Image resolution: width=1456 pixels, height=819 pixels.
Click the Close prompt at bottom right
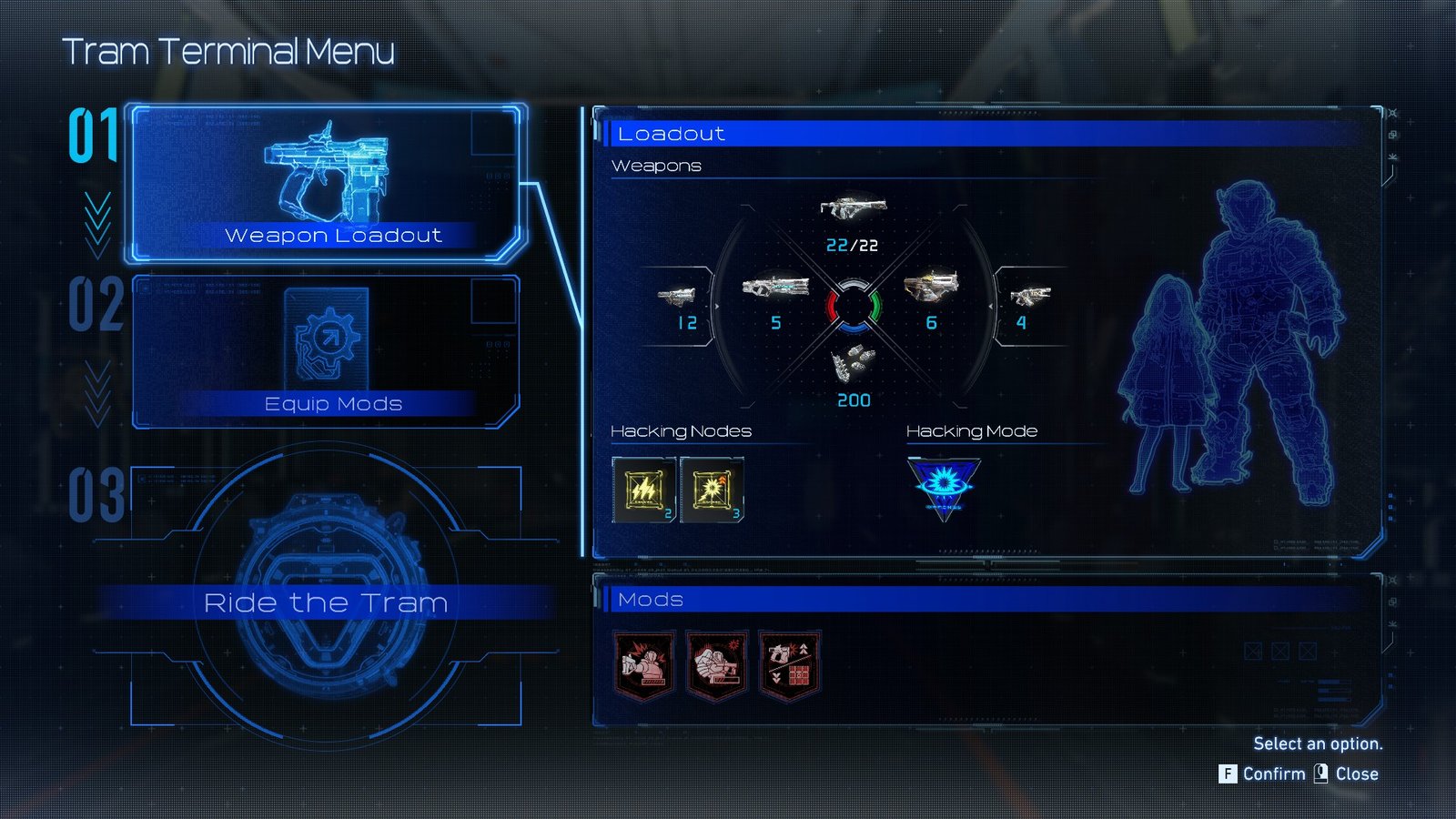point(1358,773)
